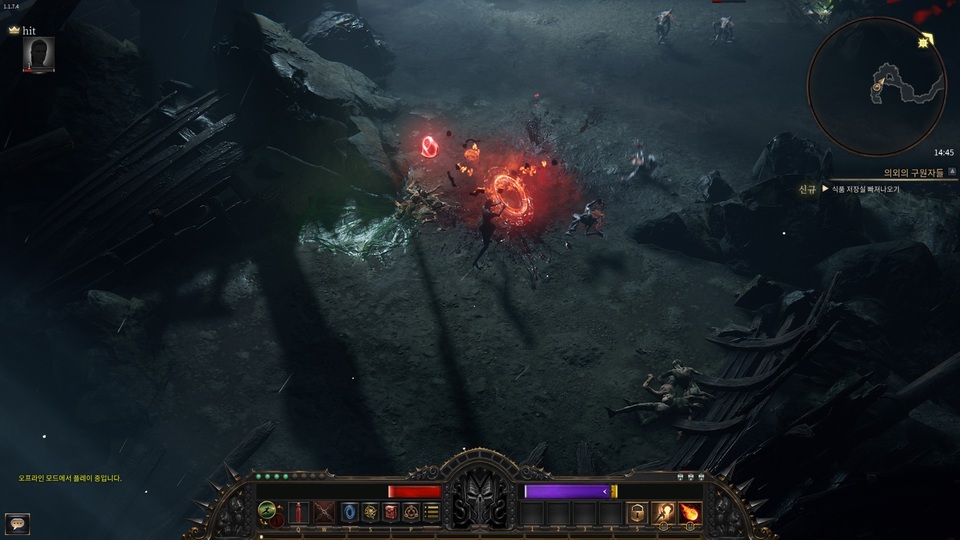
Task: Open the red book icon
Action: pyautogui.click(x=391, y=513)
